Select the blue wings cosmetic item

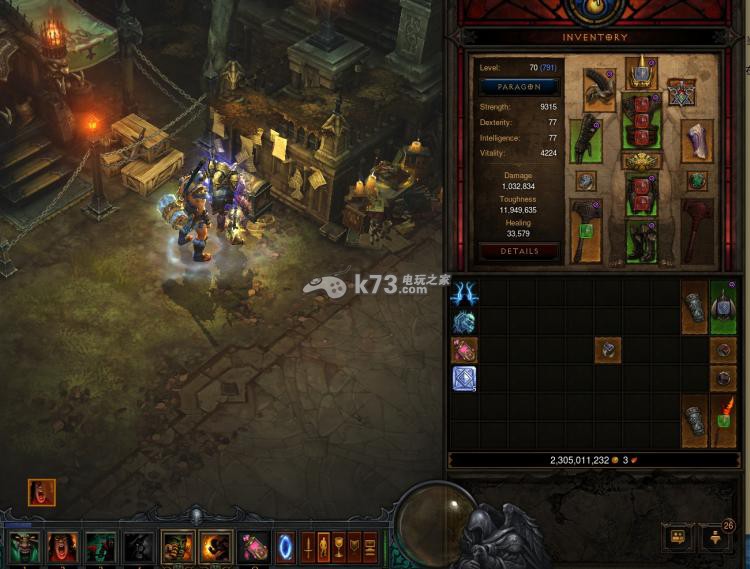[464, 294]
